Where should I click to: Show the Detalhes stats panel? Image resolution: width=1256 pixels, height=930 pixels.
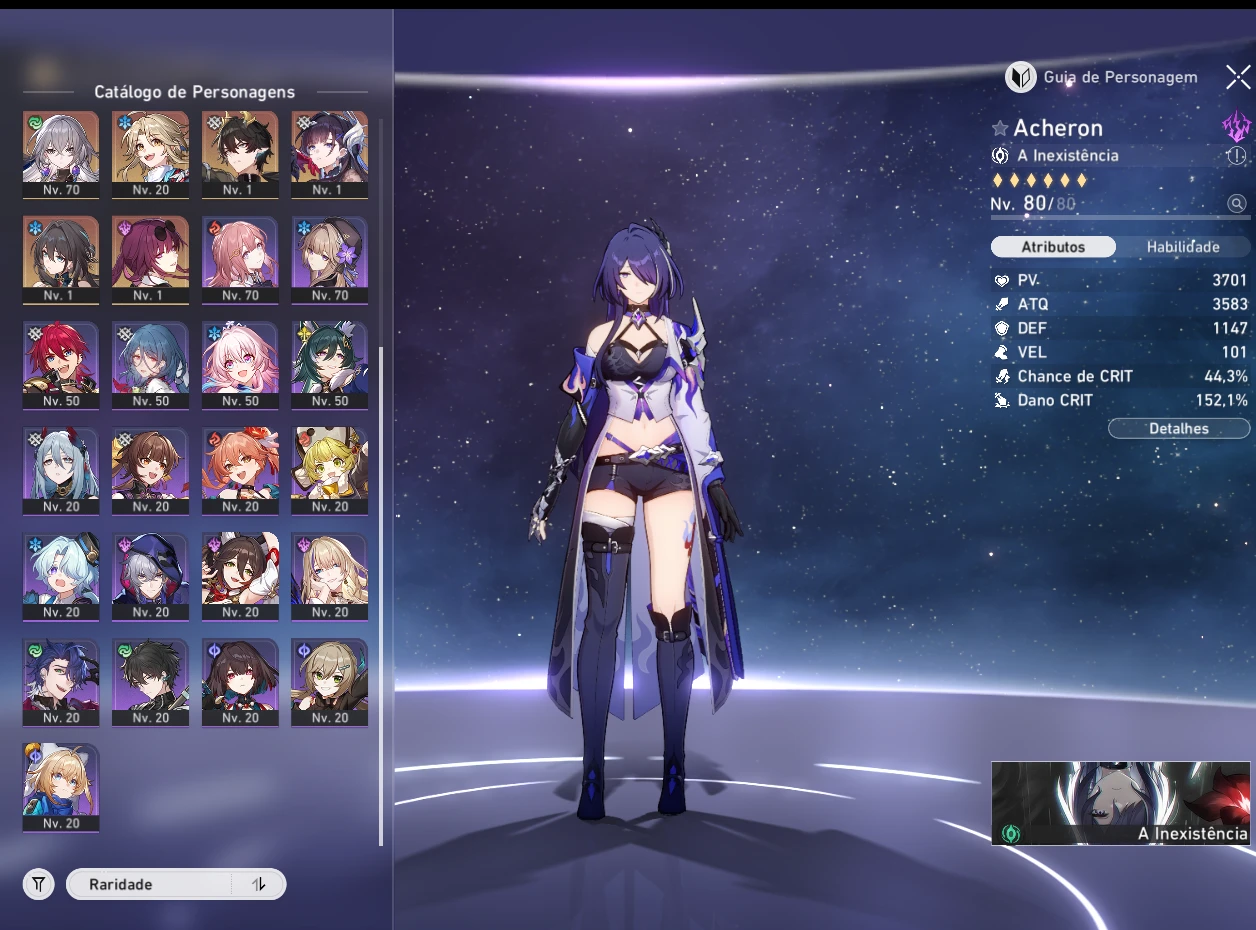click(1178, 429)
